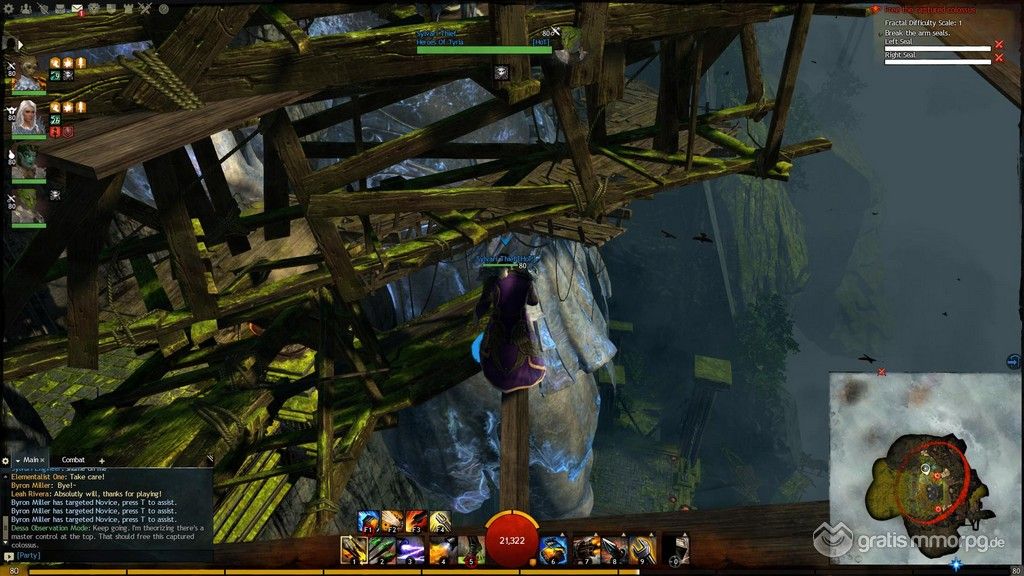This screenshot has height=576, width=1024.
Task: Activate weapon skill 1 on skill bar
Action: click(x=352, y=548)
